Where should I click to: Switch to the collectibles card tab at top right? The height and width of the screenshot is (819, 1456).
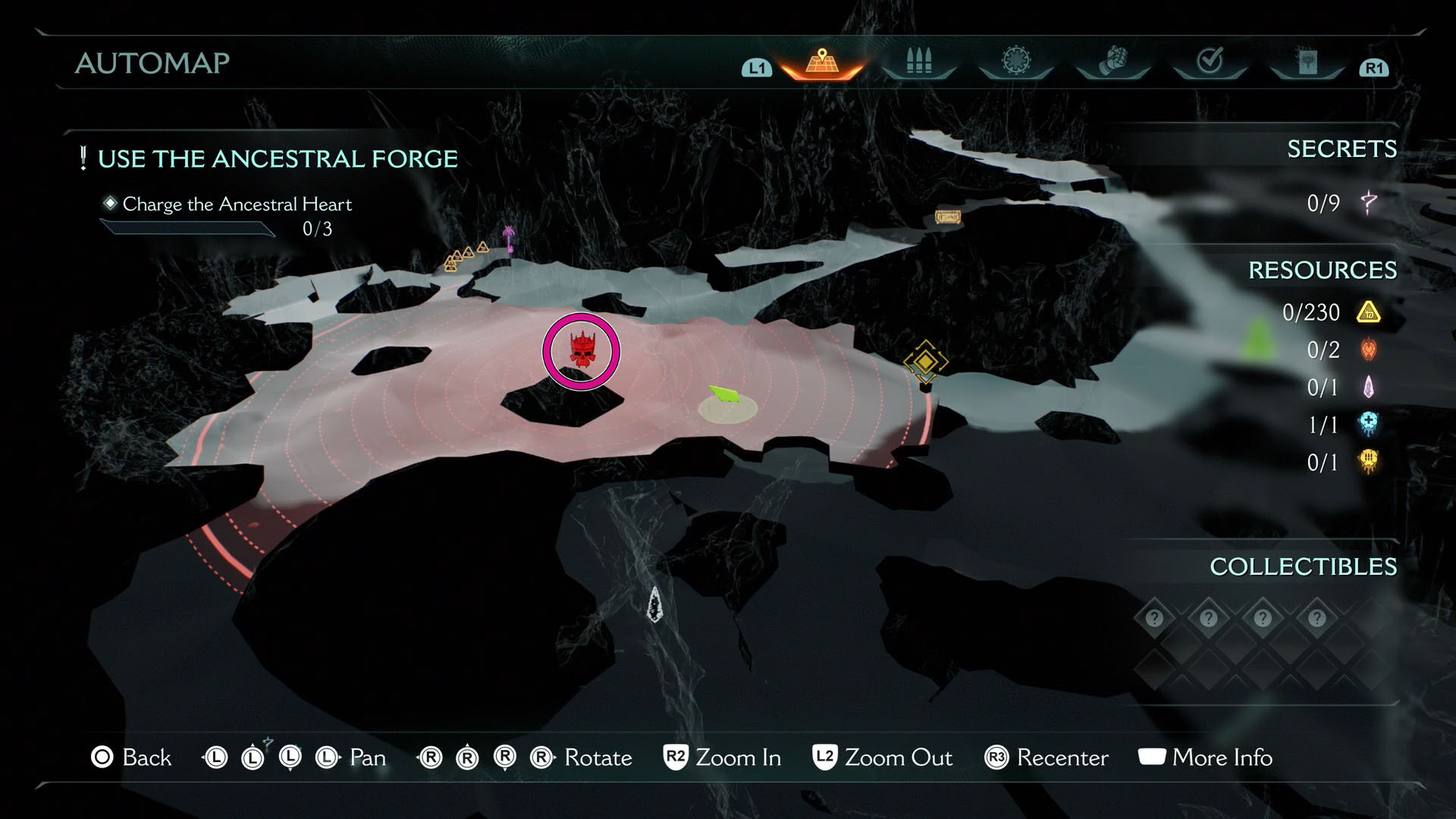tap(1308, 62)
